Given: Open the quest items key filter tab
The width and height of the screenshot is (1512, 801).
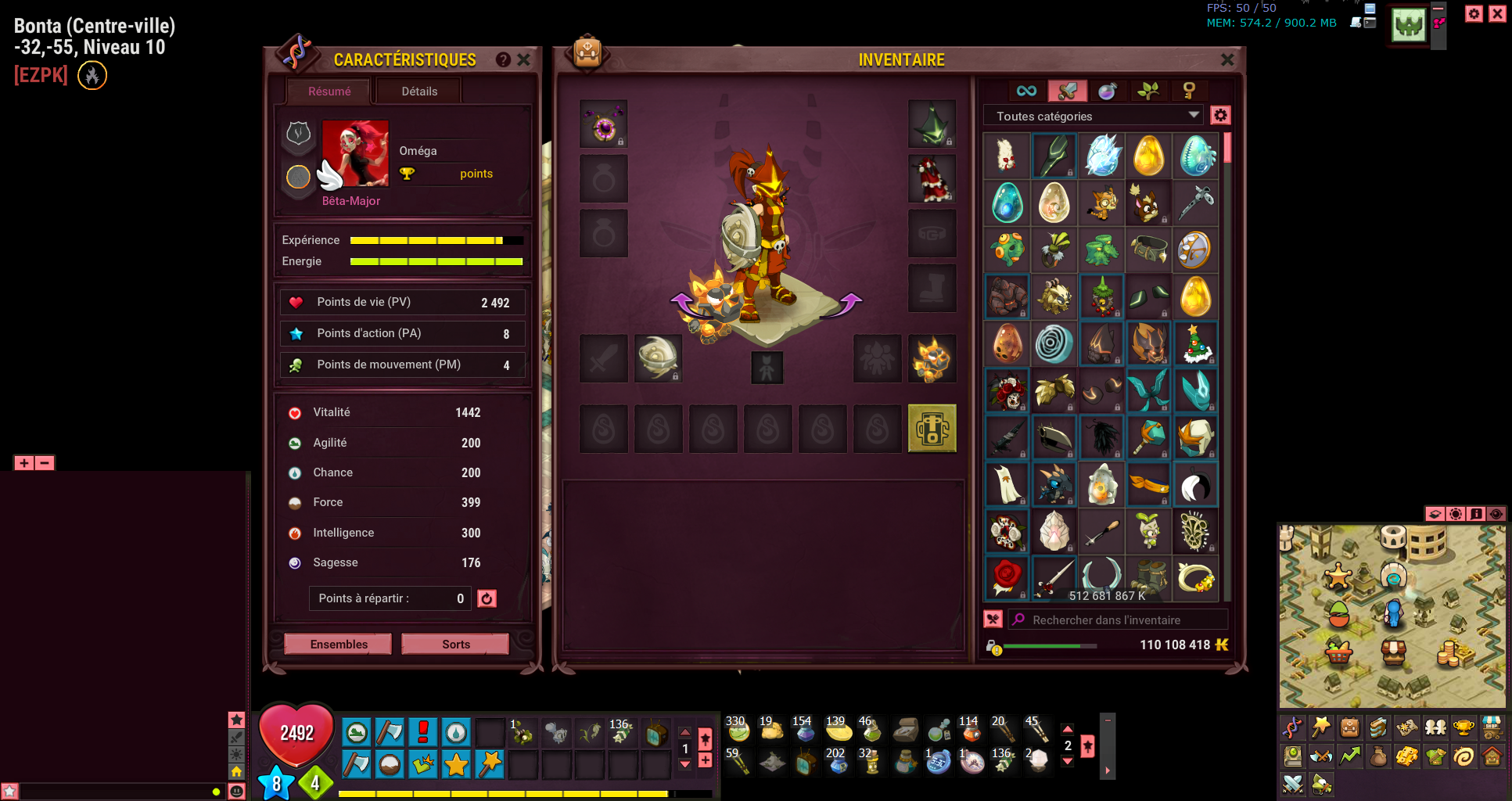Looking at the screenshot, I should [1189, 91].
